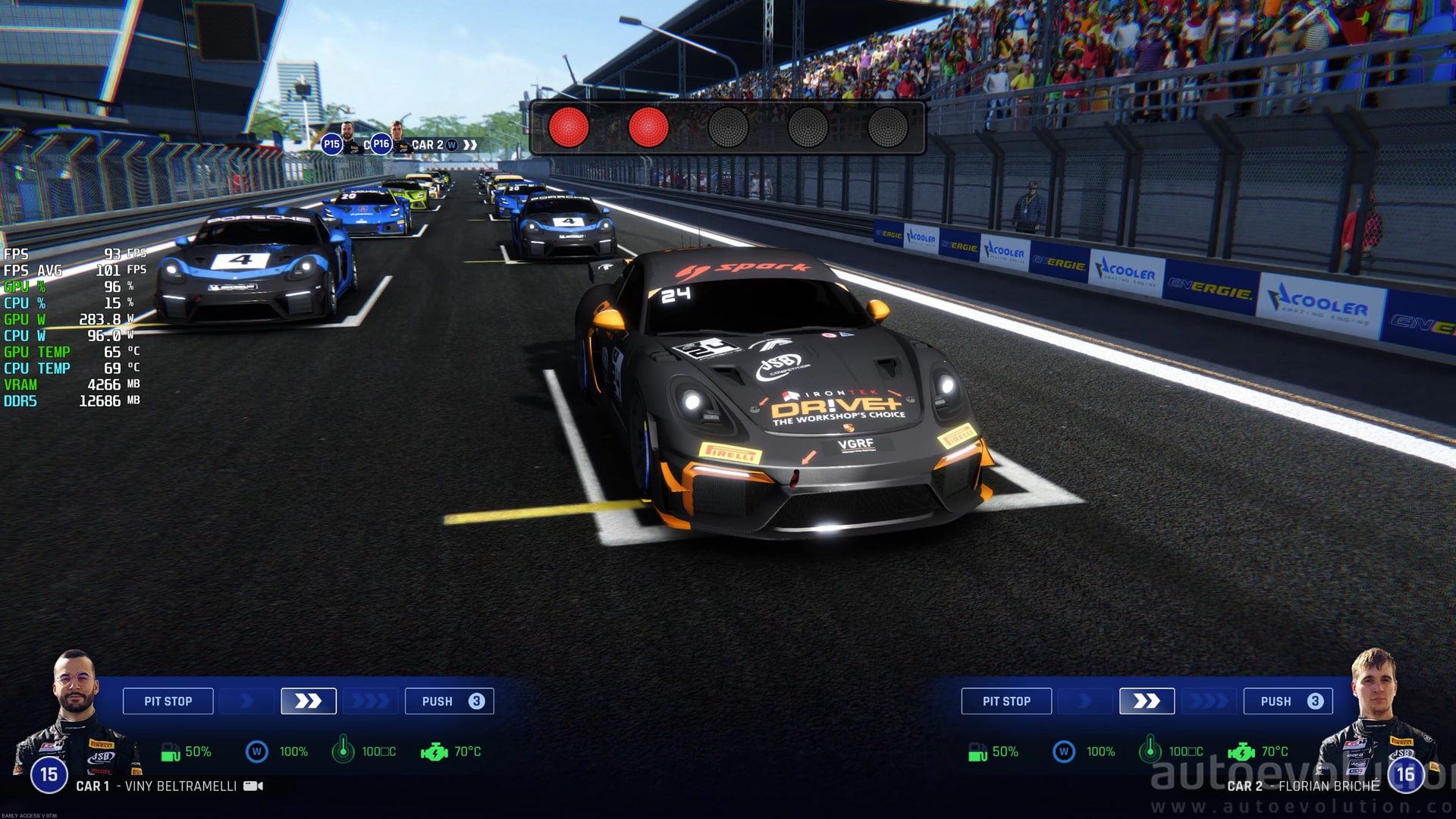Order a pit stop for Car 1

(x=168, y=701)
